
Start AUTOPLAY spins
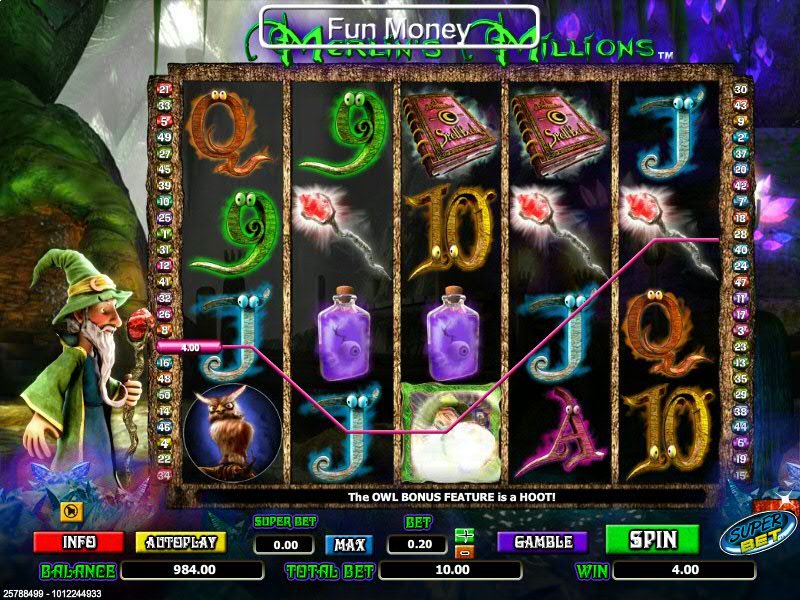coord(180,542)
